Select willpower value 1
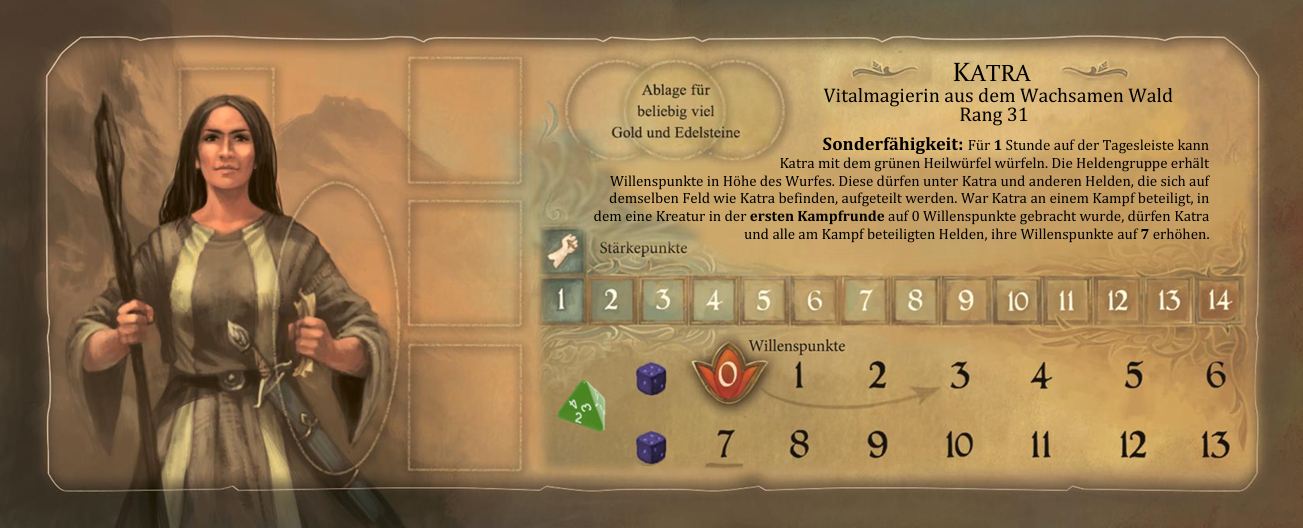The image size is (1303, 528). [x=798, y=376]
